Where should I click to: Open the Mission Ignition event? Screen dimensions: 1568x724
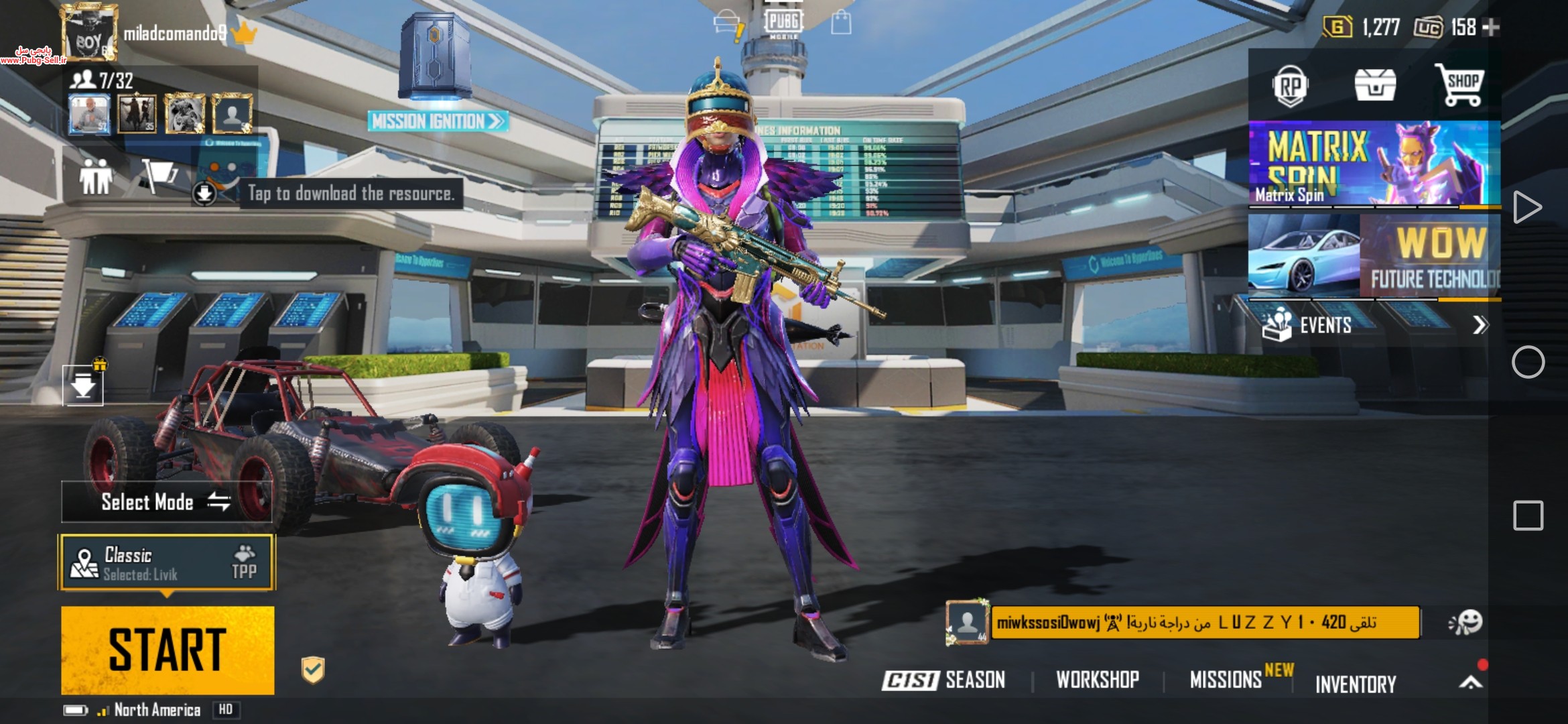(437, 121)
